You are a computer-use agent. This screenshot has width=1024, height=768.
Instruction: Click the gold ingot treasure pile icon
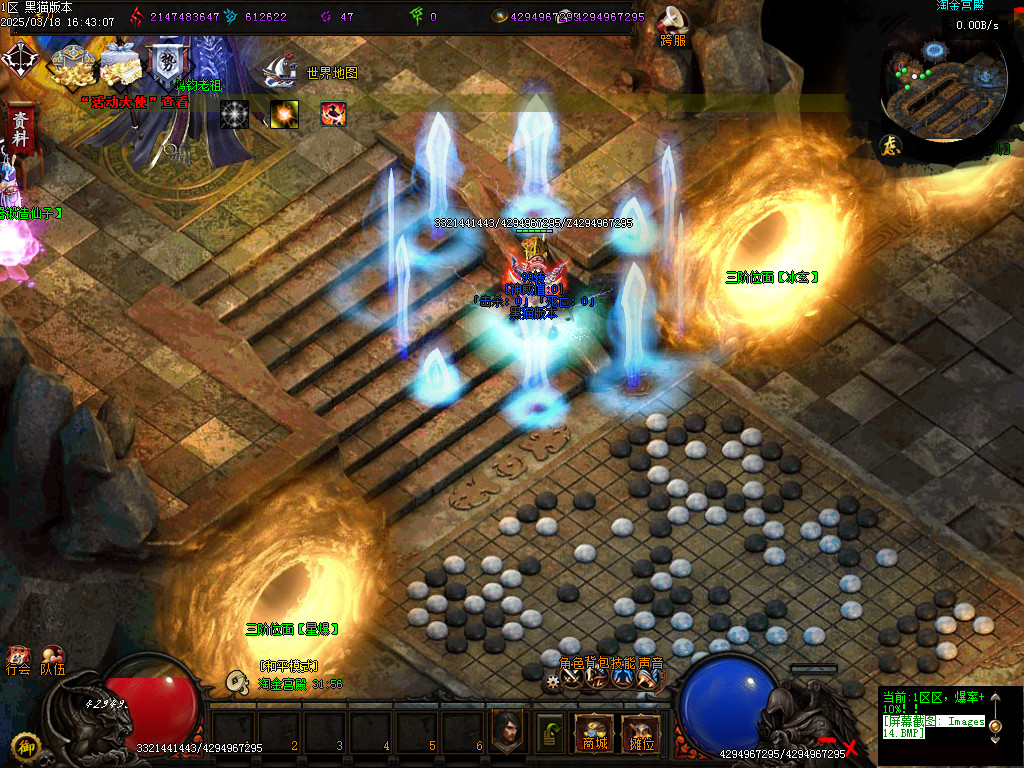point(72,64)
